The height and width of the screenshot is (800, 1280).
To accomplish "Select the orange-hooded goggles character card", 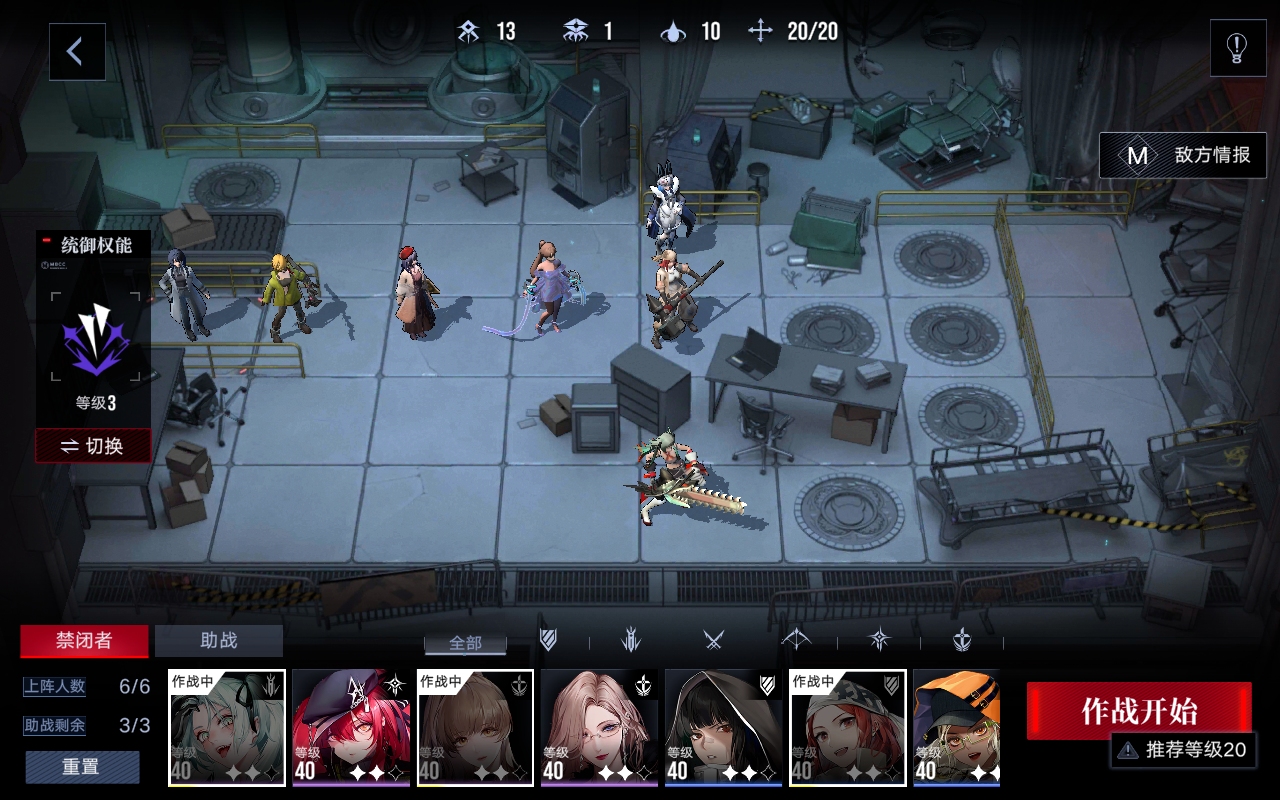I will coord(956,727).
